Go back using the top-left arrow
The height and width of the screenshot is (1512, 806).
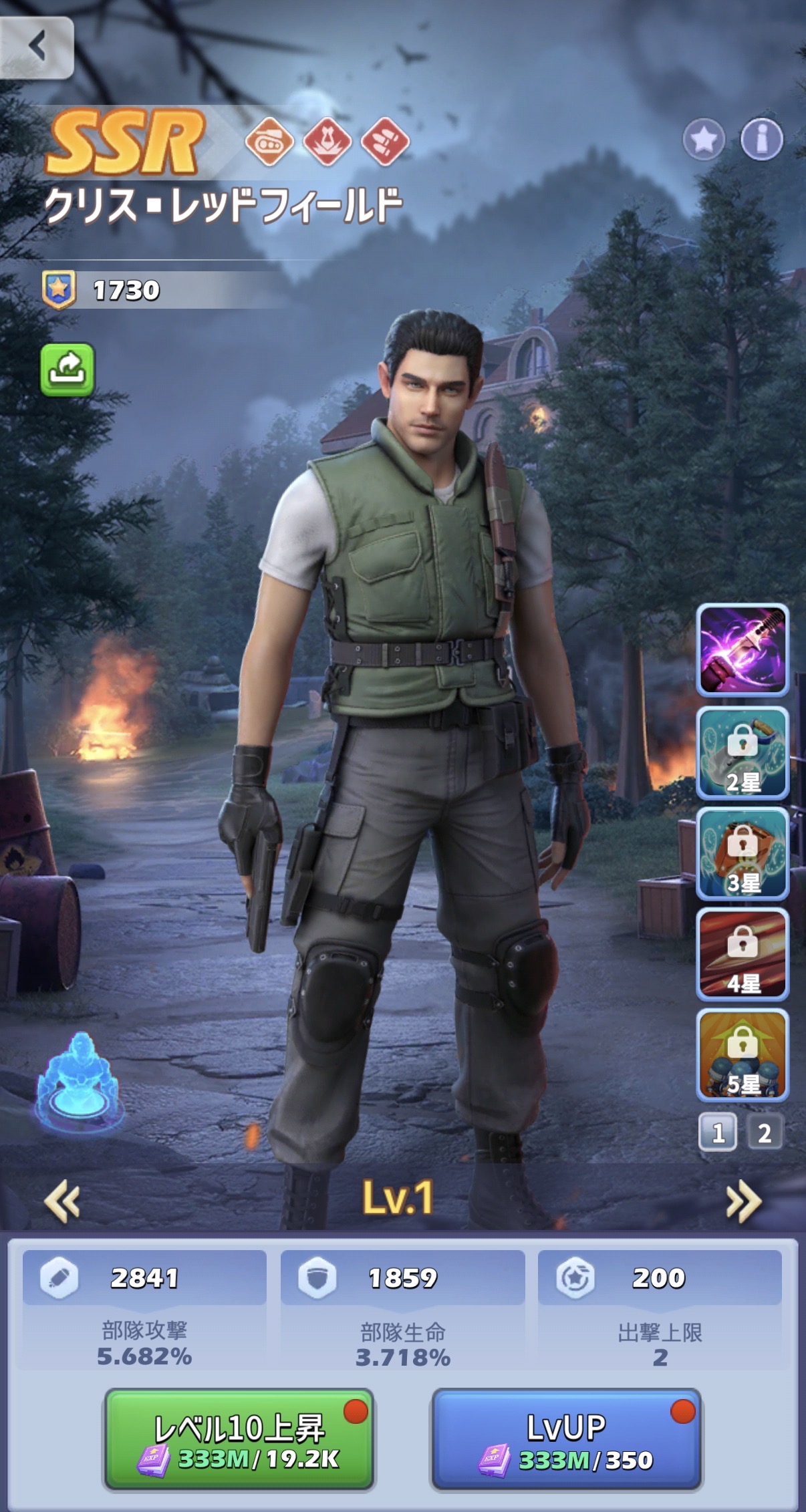coord(37,47)
